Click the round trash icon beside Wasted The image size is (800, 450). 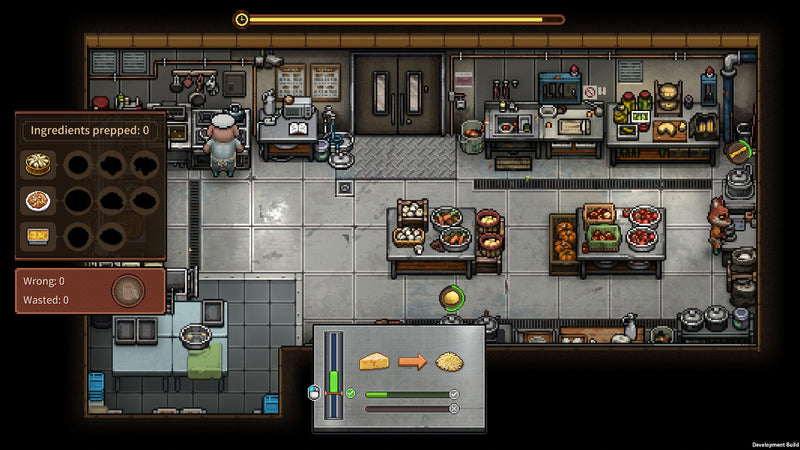click(x=128, y=291)
